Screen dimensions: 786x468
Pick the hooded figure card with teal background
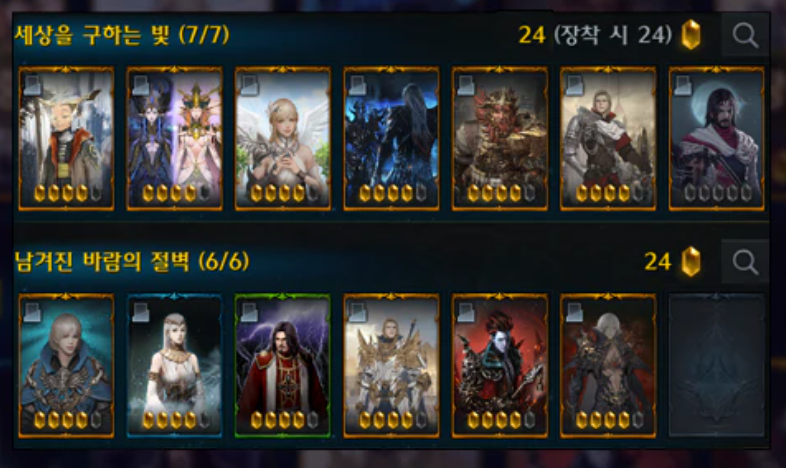pyautogui.click(x=66, y=365)
